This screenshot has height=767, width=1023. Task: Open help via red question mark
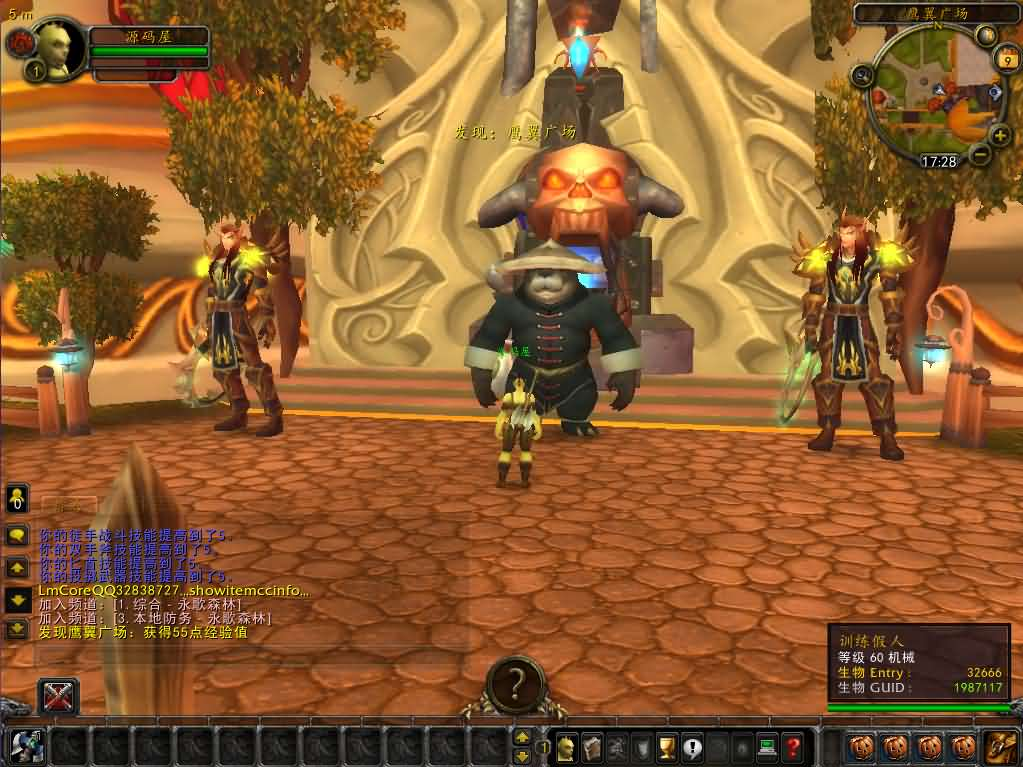pos(792,746)
